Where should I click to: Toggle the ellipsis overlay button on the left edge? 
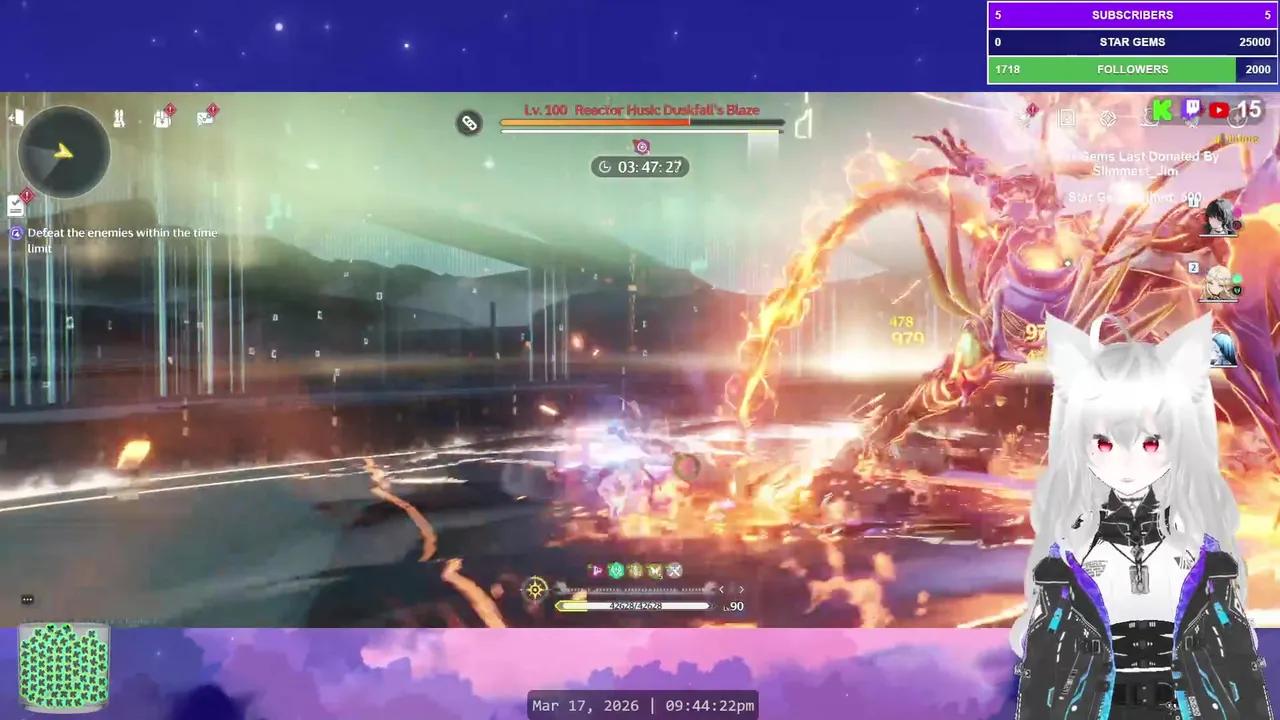27,598
